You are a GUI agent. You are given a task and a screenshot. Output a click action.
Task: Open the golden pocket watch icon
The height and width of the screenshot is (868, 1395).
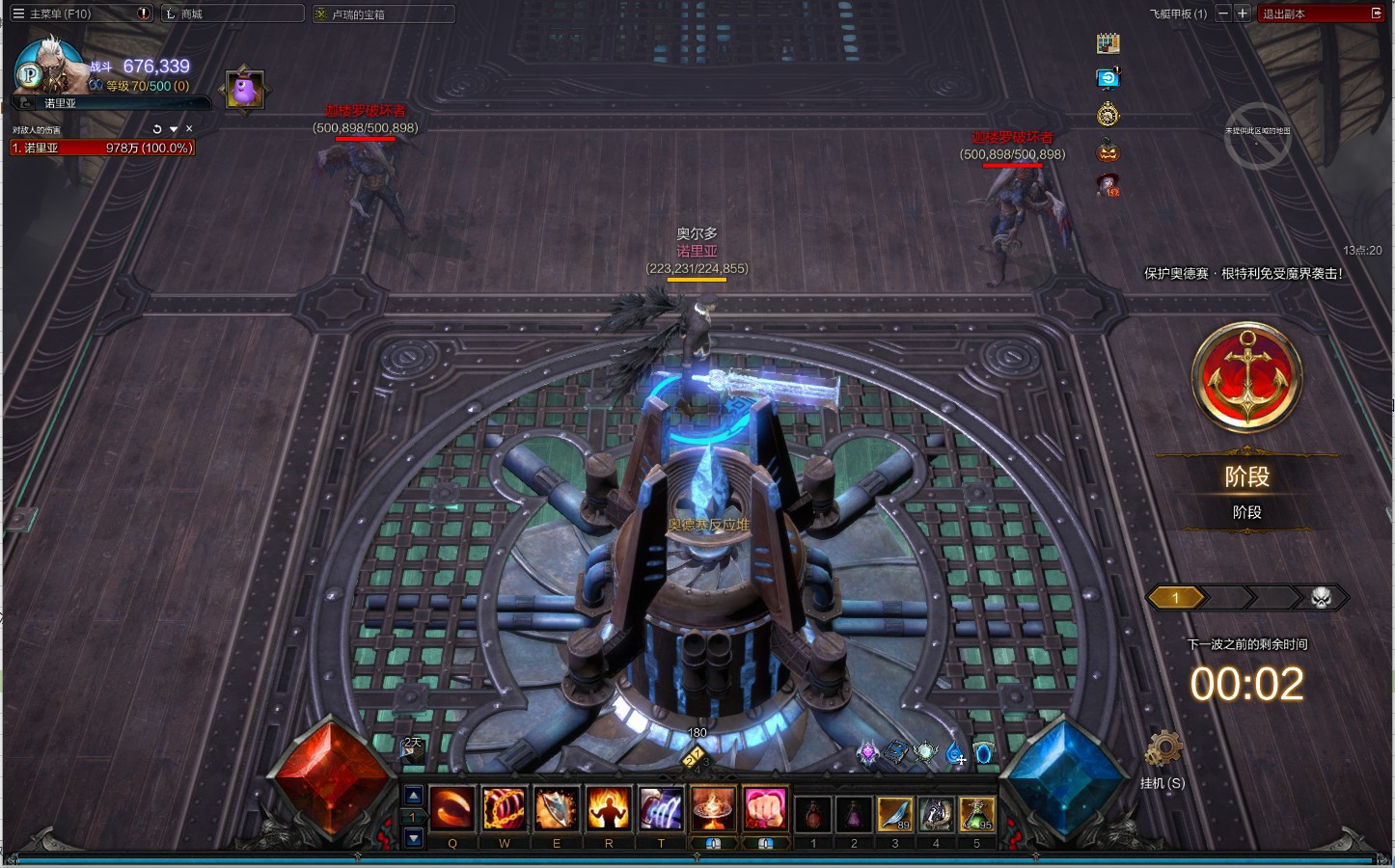click(x=1108, y=115)
